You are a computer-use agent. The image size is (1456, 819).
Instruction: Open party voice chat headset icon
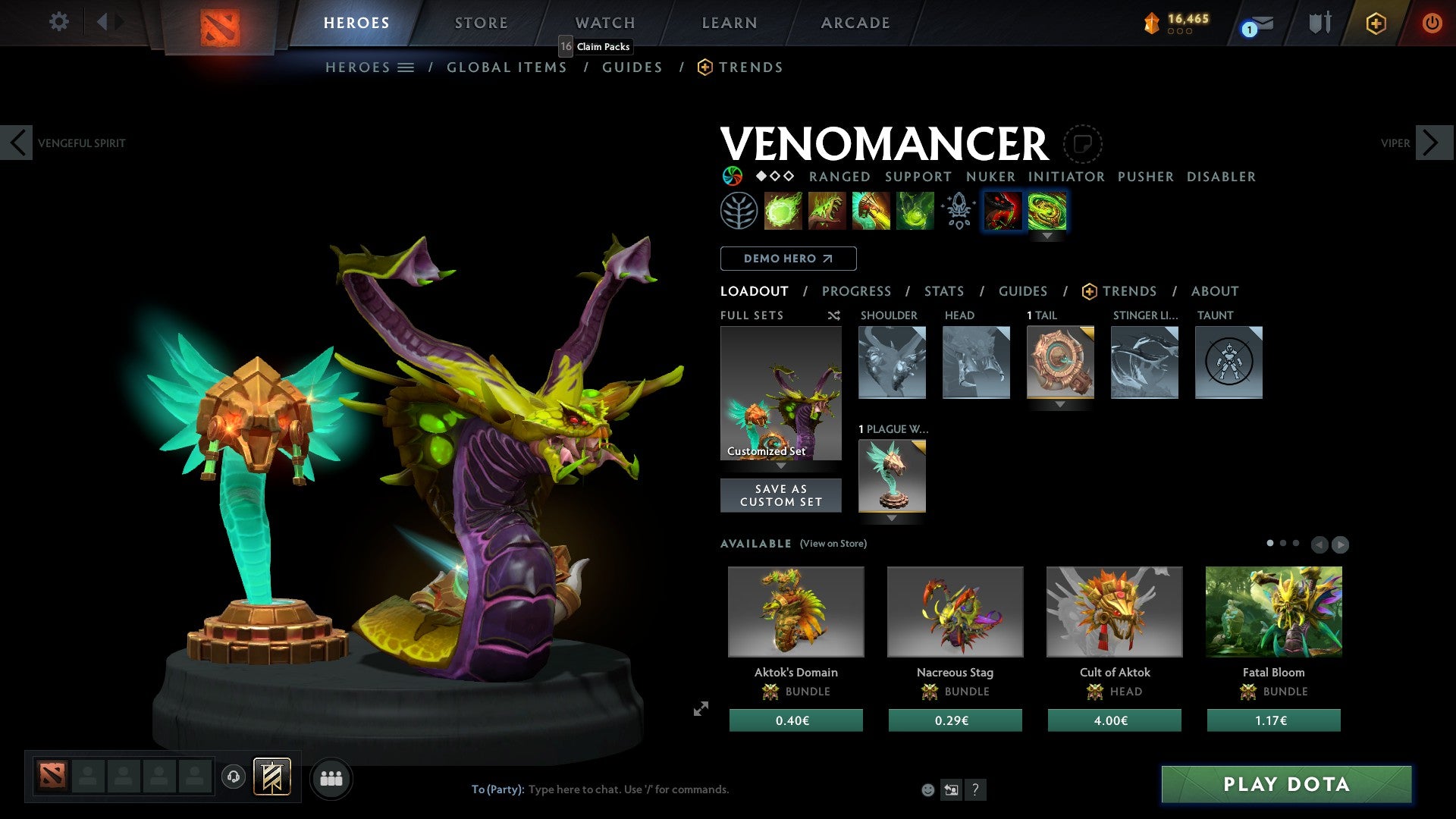pos(233,777)
